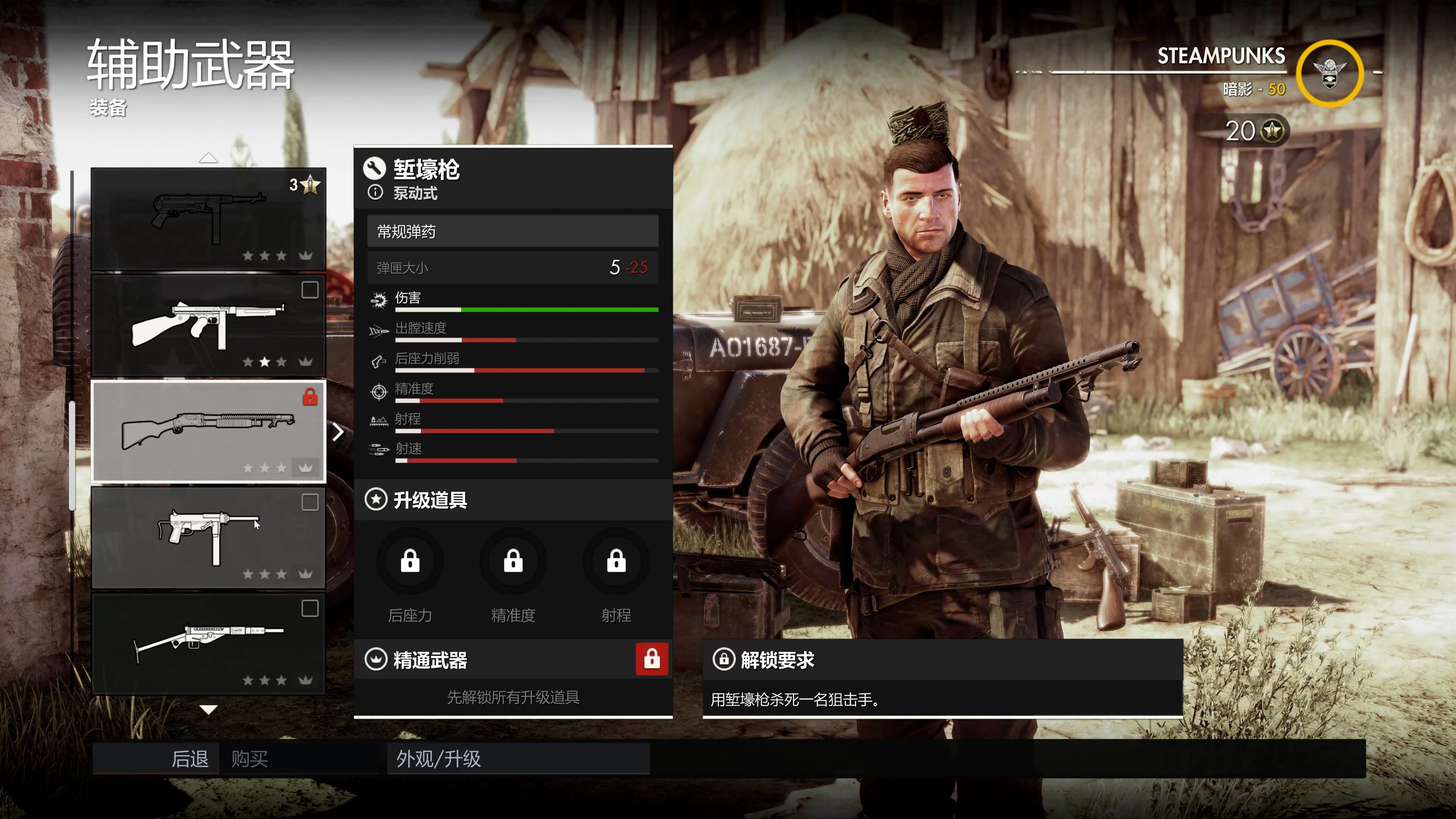Select the locked 后座力 recoil upgrade
This screenshot has height=819, width=1456.
410,562
